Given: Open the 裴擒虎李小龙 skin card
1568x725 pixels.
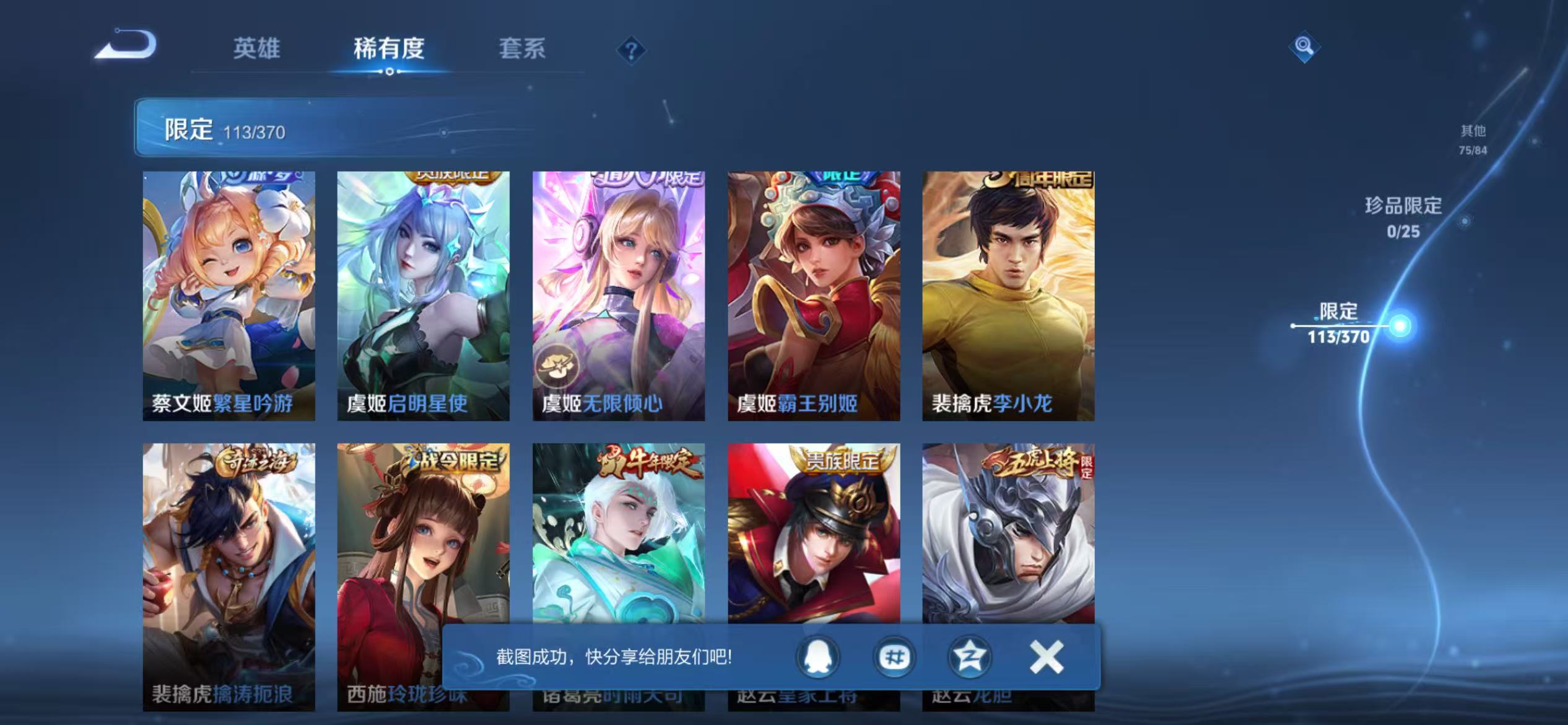Looking at the screenshot, I should tap(1008, 297).
